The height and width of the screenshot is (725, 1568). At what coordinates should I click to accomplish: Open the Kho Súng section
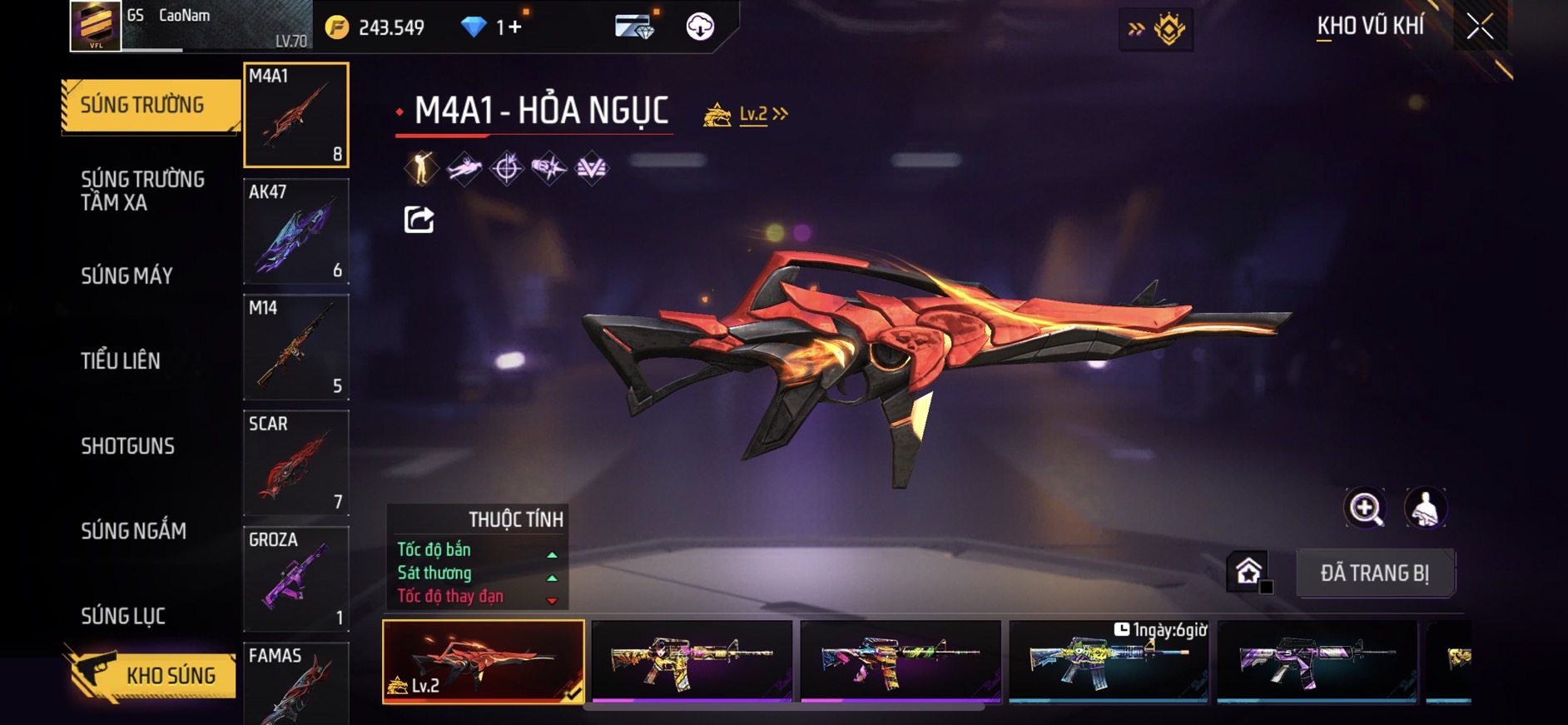pos(151,675)
